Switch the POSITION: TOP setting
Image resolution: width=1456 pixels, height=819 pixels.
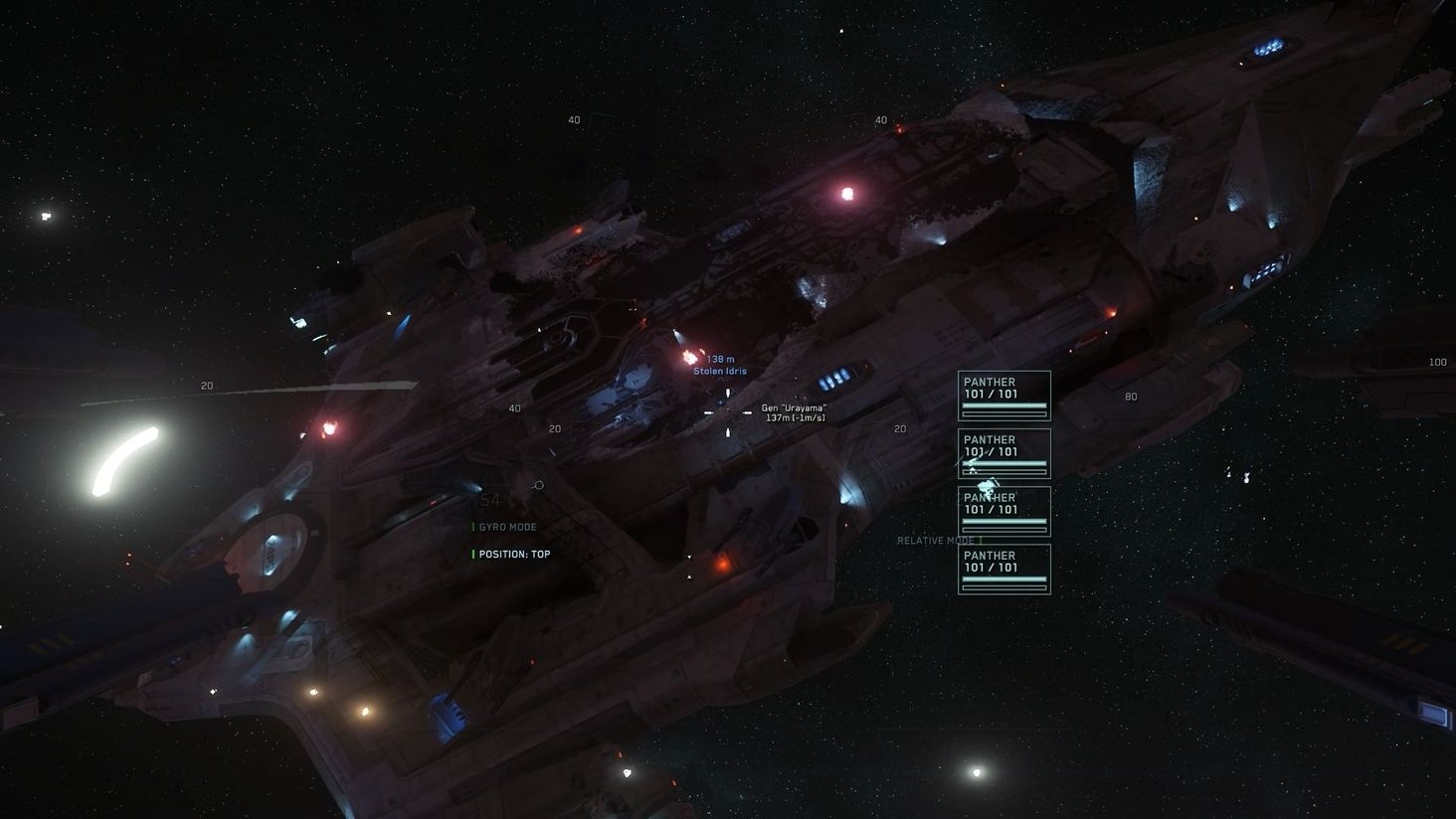(513, 555)
